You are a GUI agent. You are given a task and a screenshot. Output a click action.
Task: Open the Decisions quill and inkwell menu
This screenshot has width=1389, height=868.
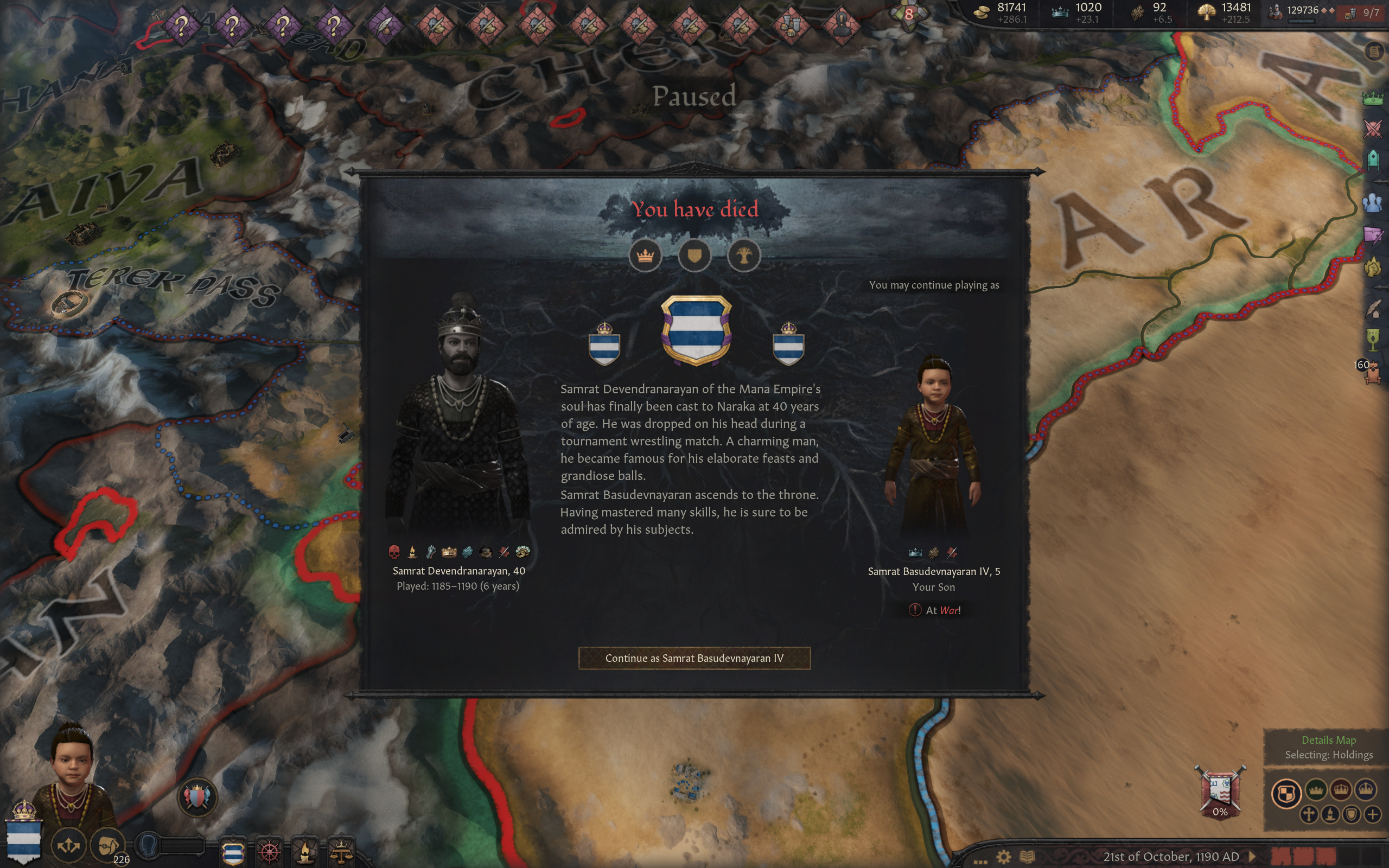[1372, 309]
